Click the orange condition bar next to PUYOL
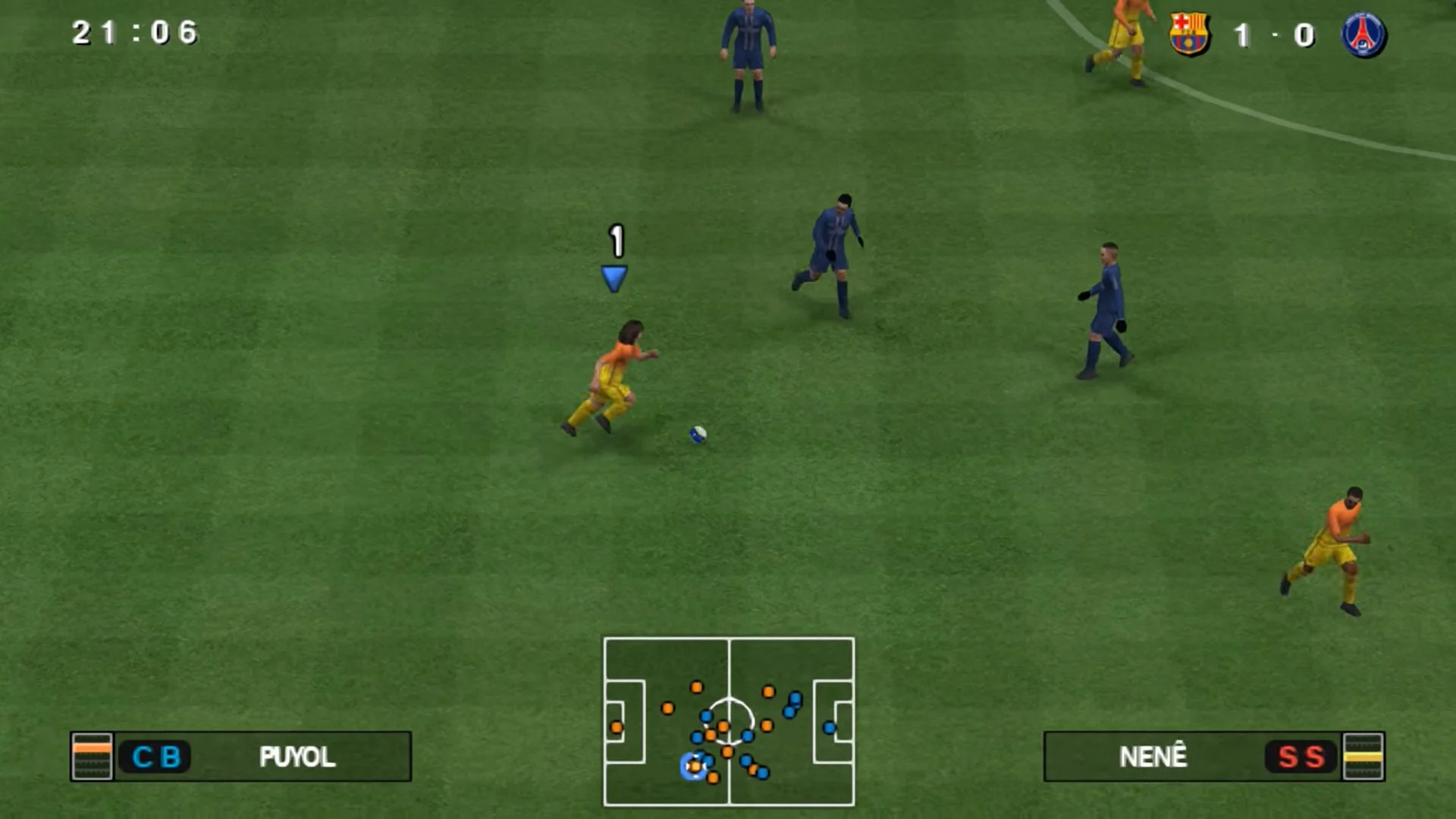Viewport: 1456px width, 819px height. pos(93,747)
